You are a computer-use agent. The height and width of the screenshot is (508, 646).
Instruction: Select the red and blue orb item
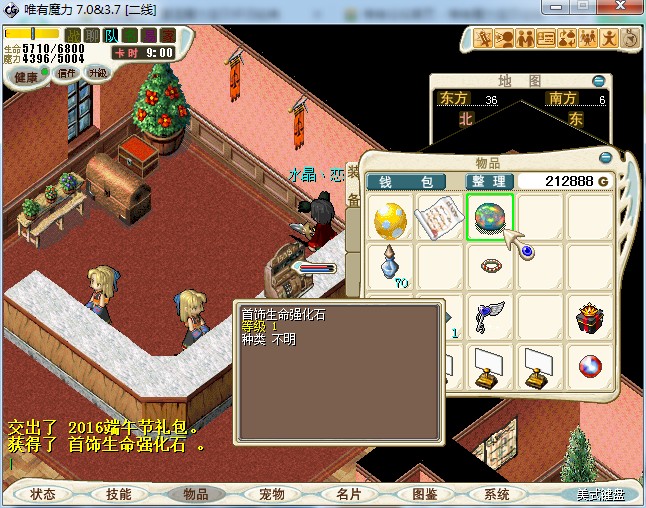click(590, 366)
